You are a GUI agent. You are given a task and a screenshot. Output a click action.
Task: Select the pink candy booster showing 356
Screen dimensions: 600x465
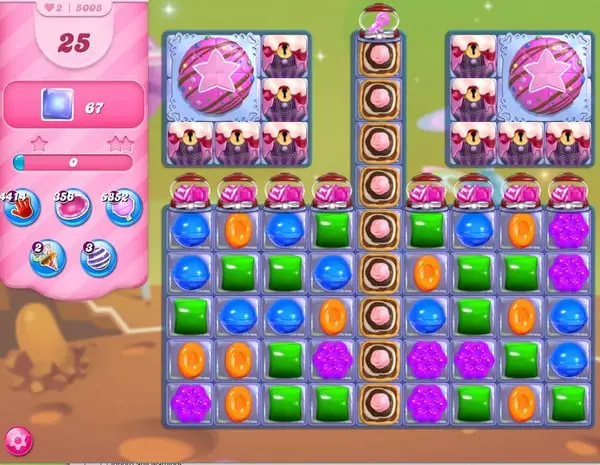tap(71, 207)
